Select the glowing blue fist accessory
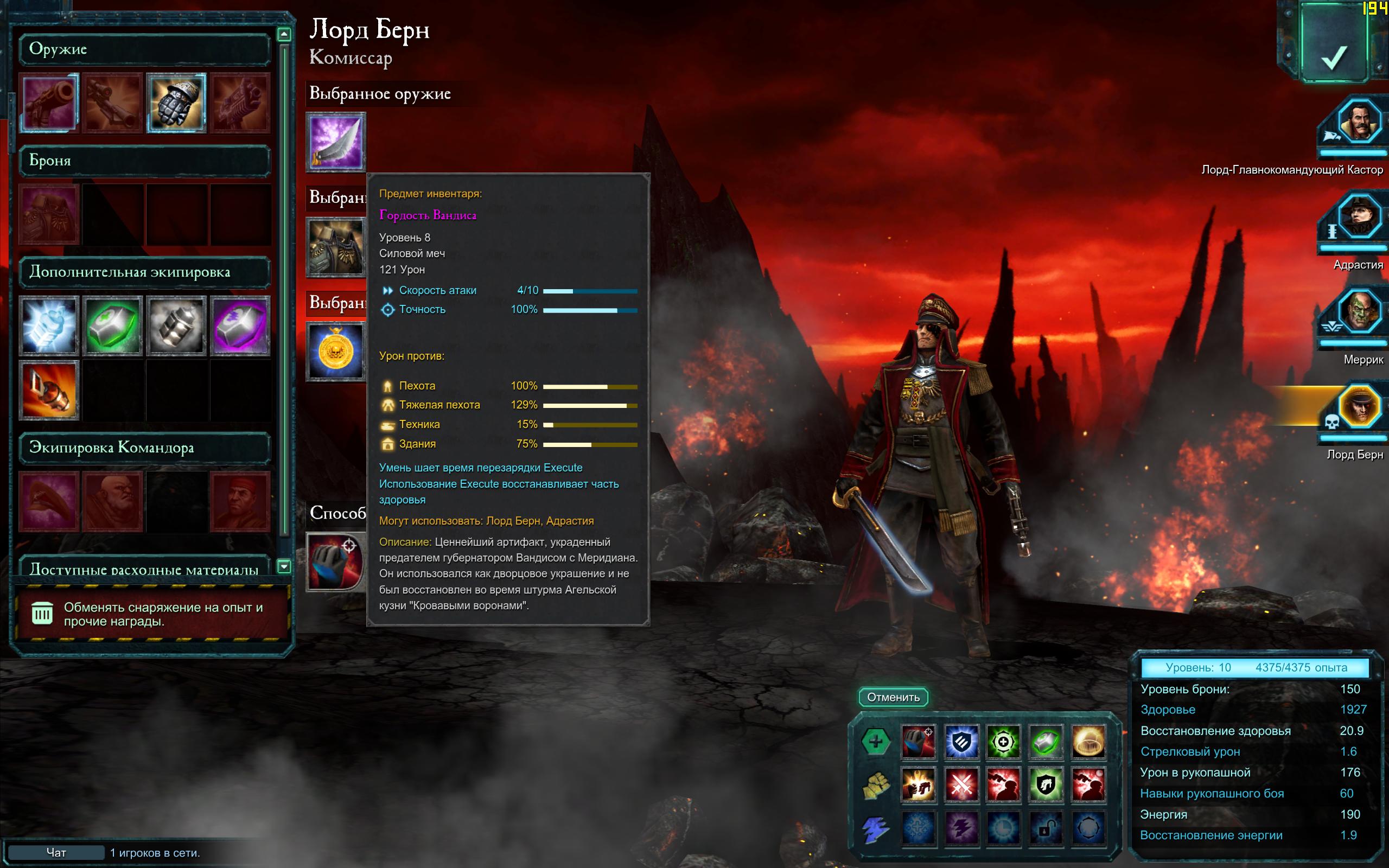This screenshot has width=1389, height=868. point(49,325)
